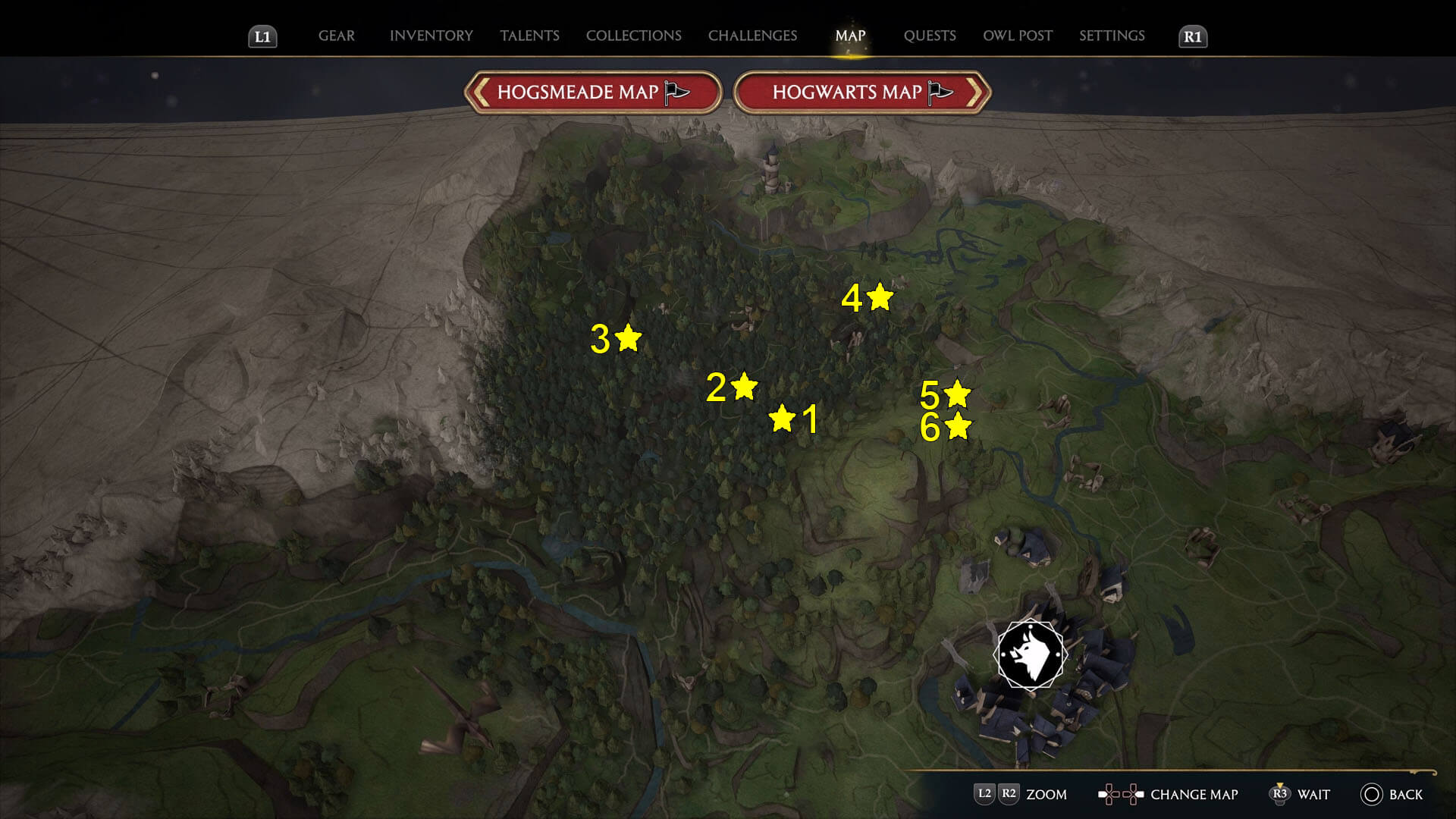This screenshot has width=1456, height=819.
Task: Select the yellow star marker numbered 2
Action: click(x=744, y=386)
